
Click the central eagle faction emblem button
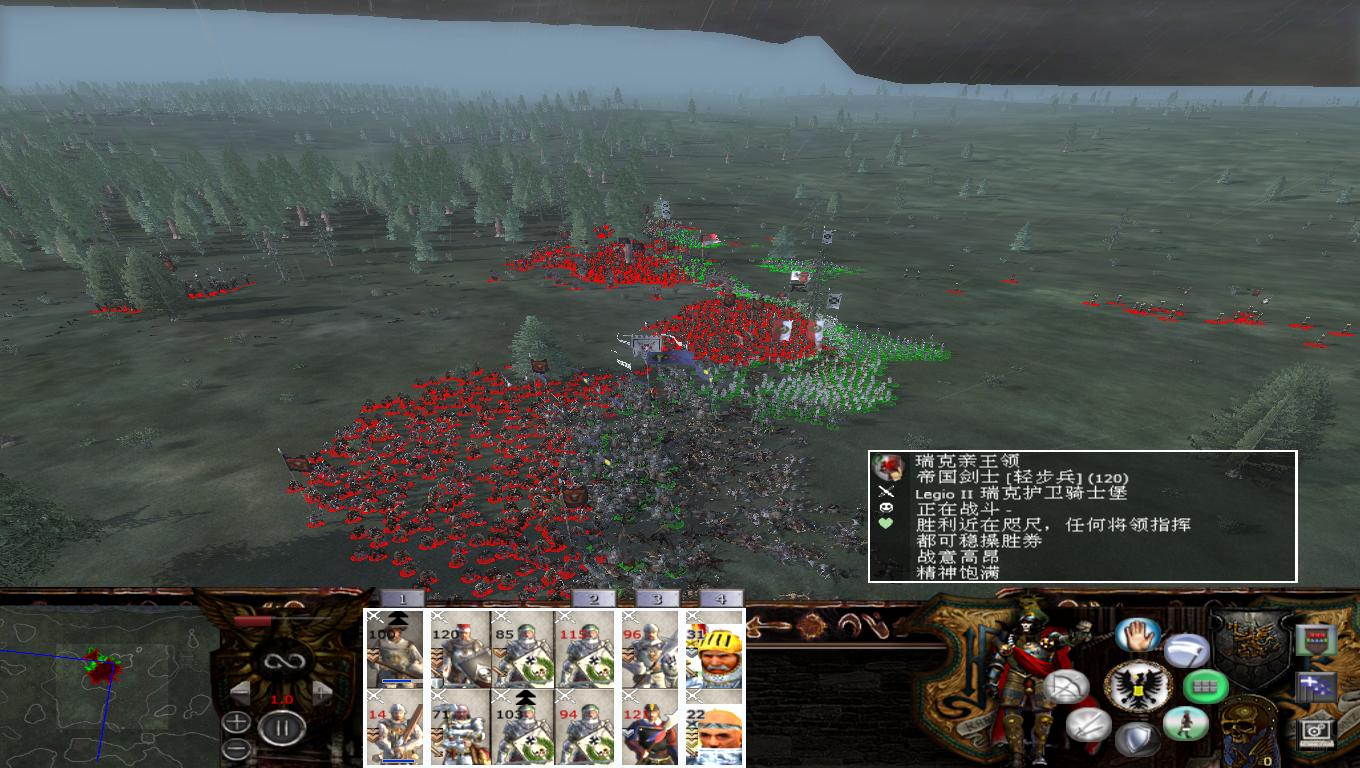(1139, 685)
